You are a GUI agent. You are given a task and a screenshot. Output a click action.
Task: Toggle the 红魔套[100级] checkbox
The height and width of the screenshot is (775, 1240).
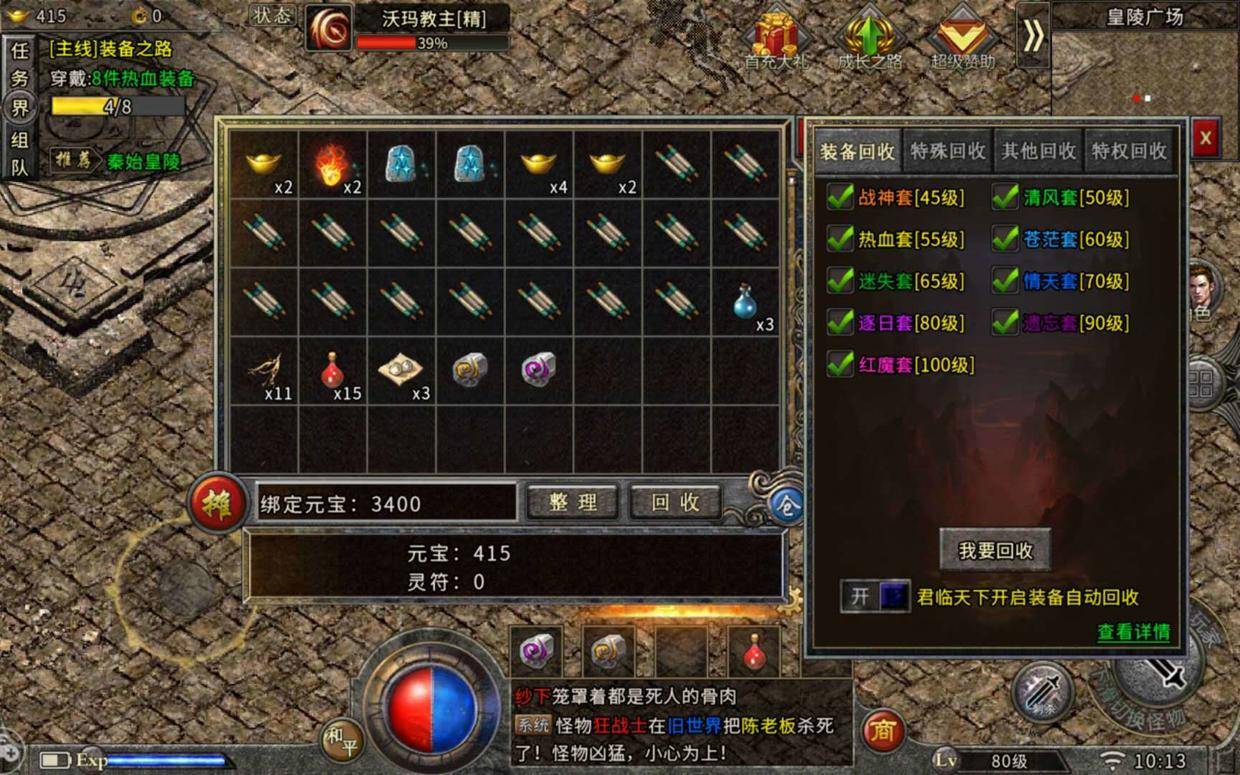[840, 365]
